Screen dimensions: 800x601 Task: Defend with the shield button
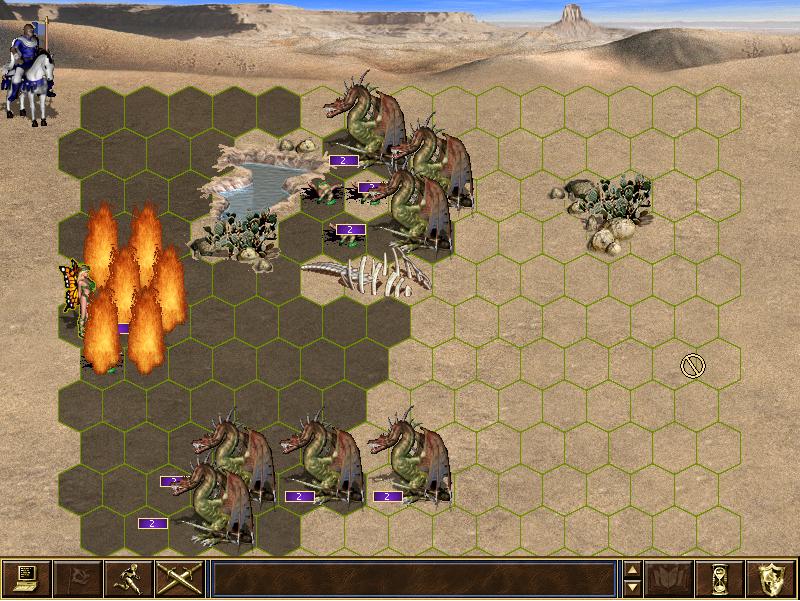tap(771, 578)
